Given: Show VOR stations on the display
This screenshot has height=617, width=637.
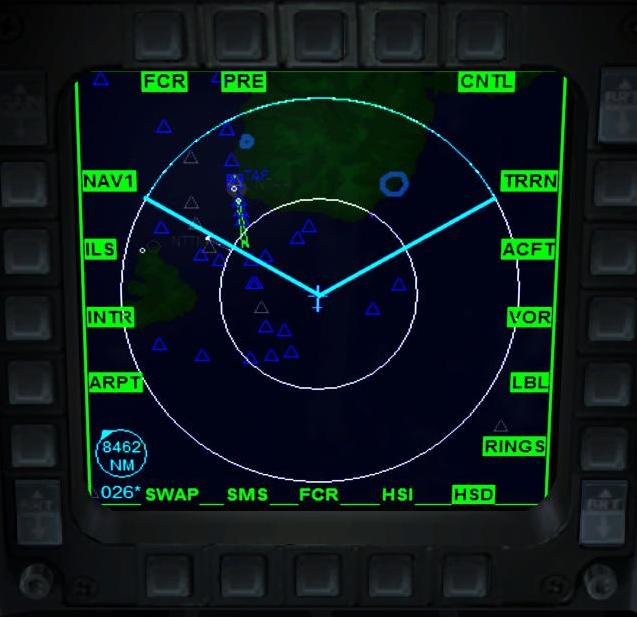Looking at the screenshot, I should click(x=530, y=317).
